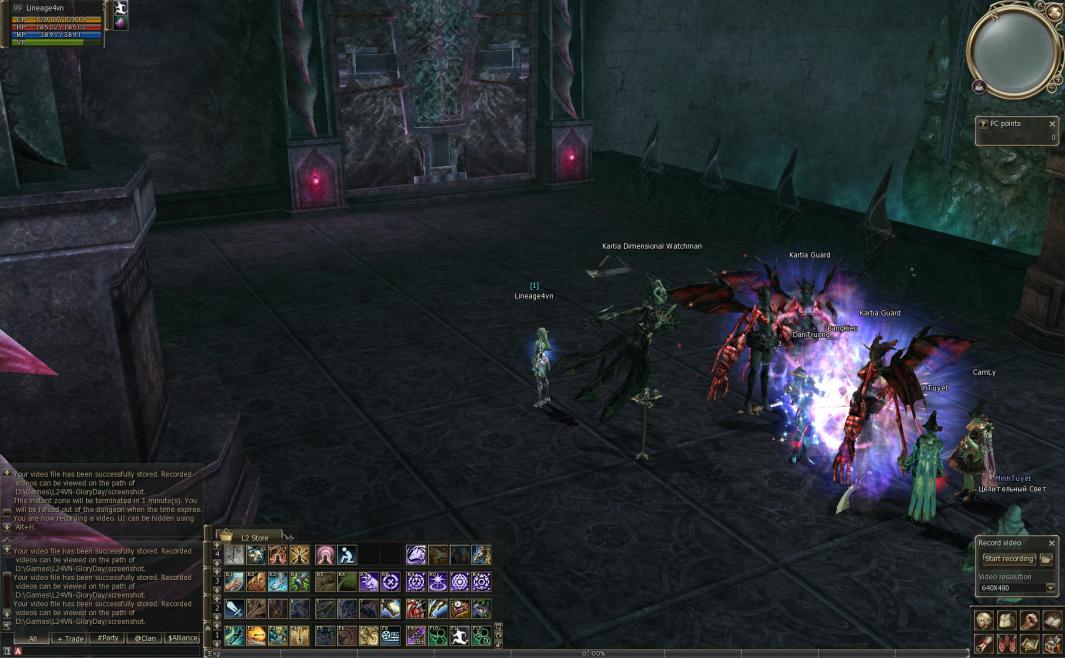The height and width of the screenshot is (658, 1065).
Task: Use the sword skill in hotbar row 2
Action: click(x=233, y=608)
